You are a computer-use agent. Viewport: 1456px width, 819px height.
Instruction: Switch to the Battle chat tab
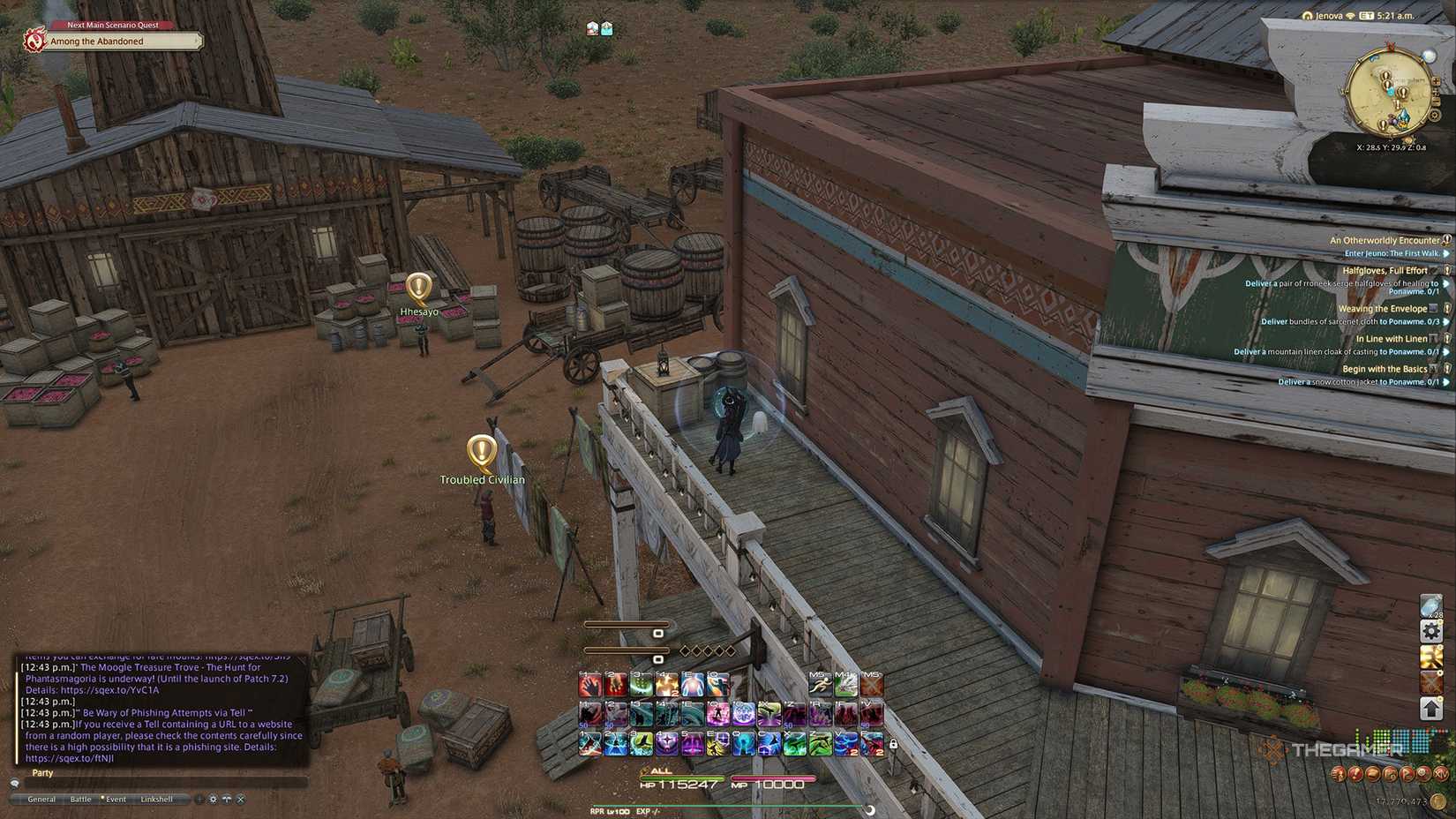[80, 799]
